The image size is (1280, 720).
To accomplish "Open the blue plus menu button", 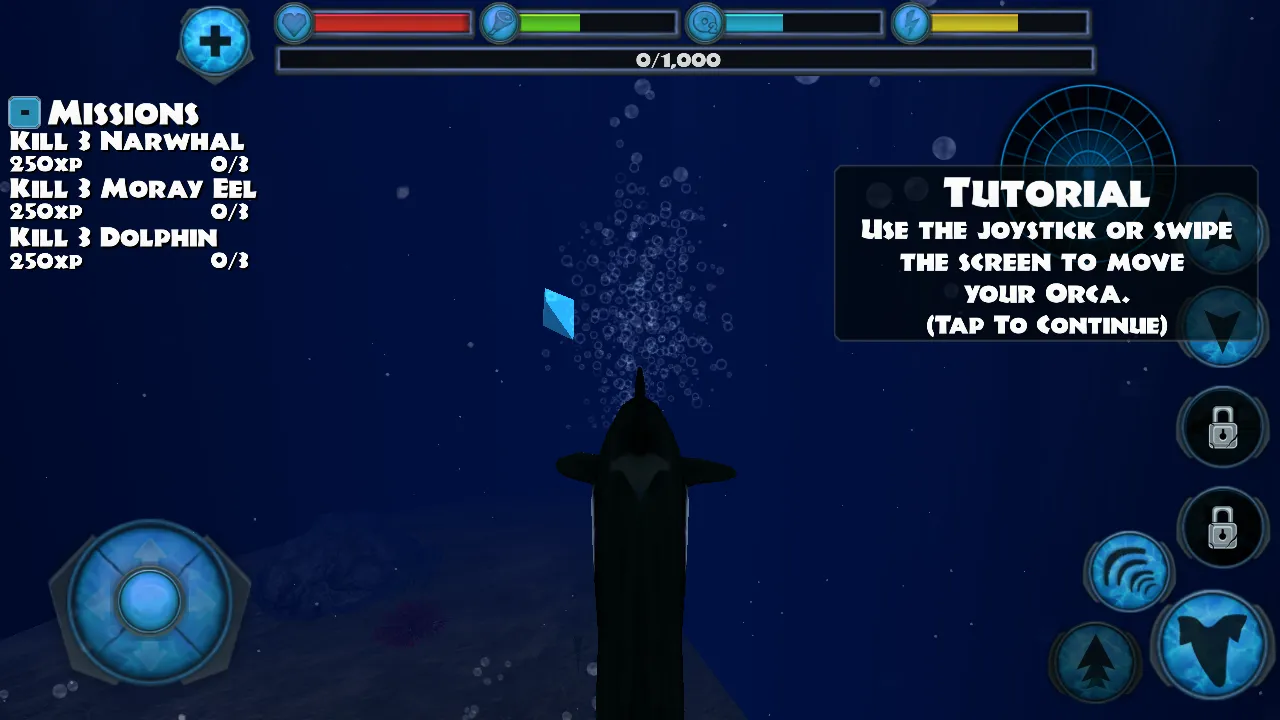I will point(214,41).
